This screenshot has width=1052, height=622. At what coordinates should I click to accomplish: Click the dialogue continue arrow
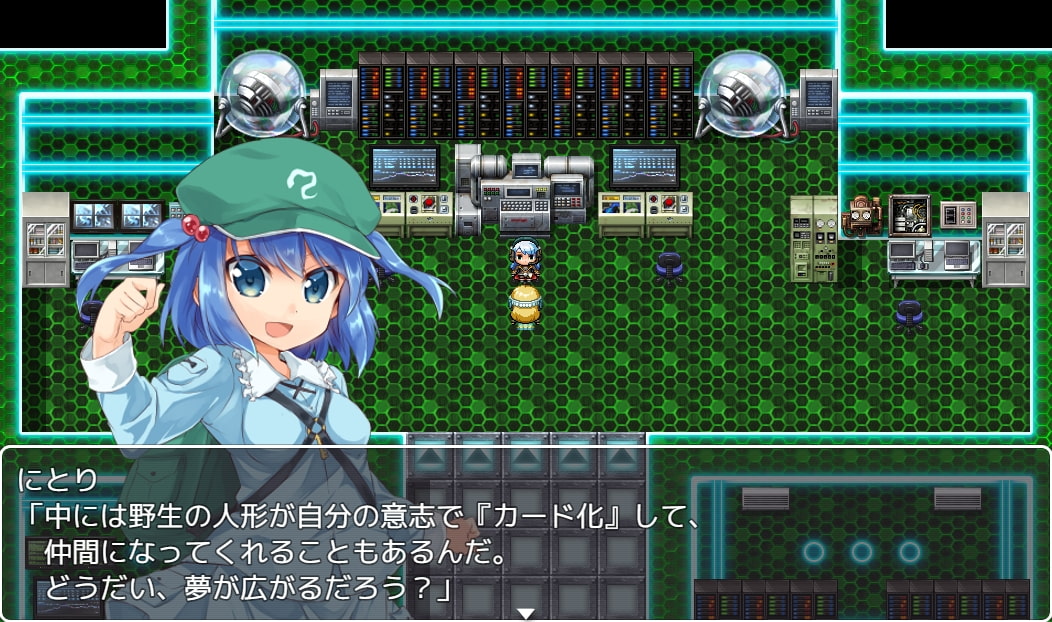point(526,612)
